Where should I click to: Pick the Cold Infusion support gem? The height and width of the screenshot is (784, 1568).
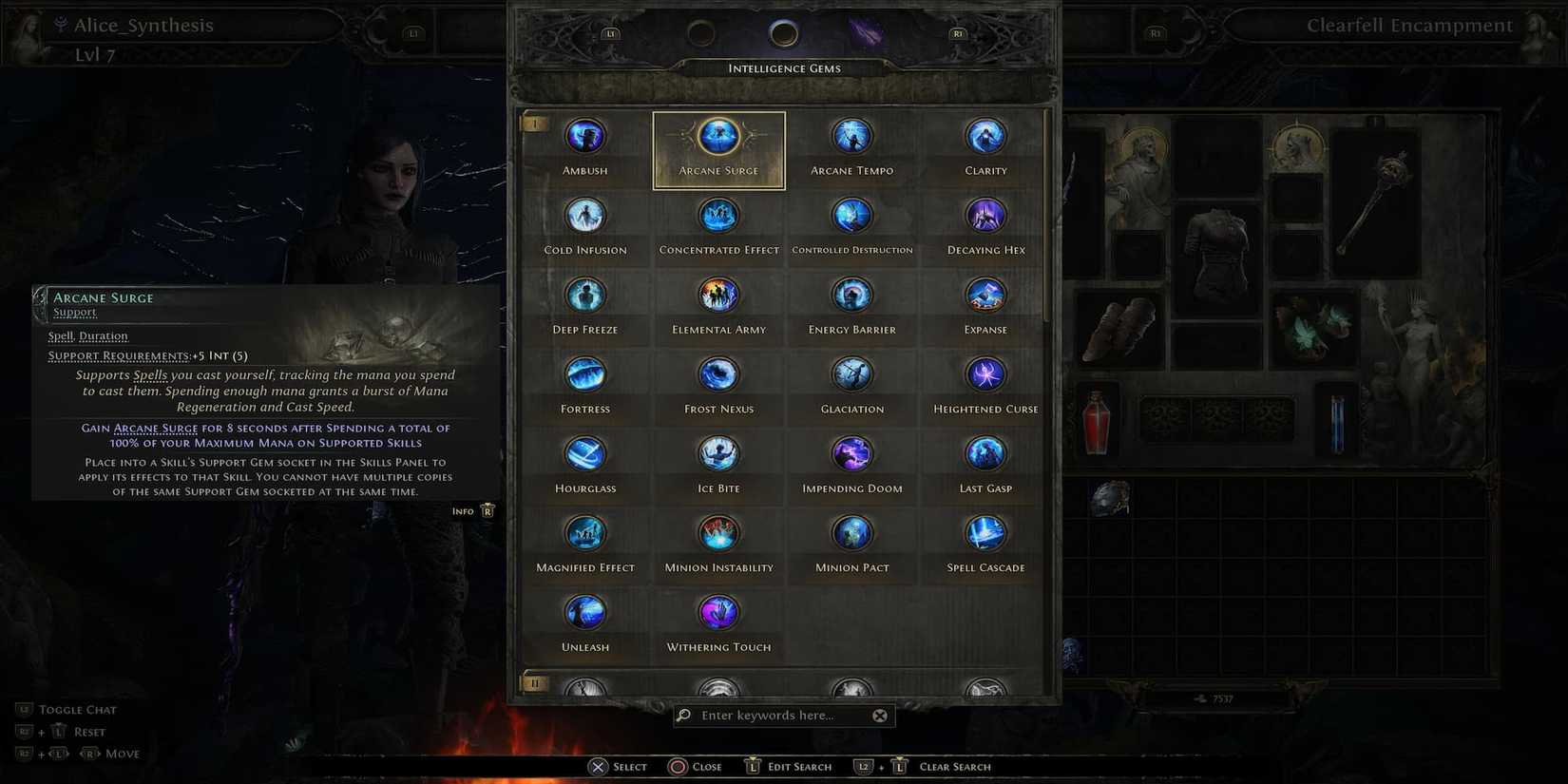584,215
